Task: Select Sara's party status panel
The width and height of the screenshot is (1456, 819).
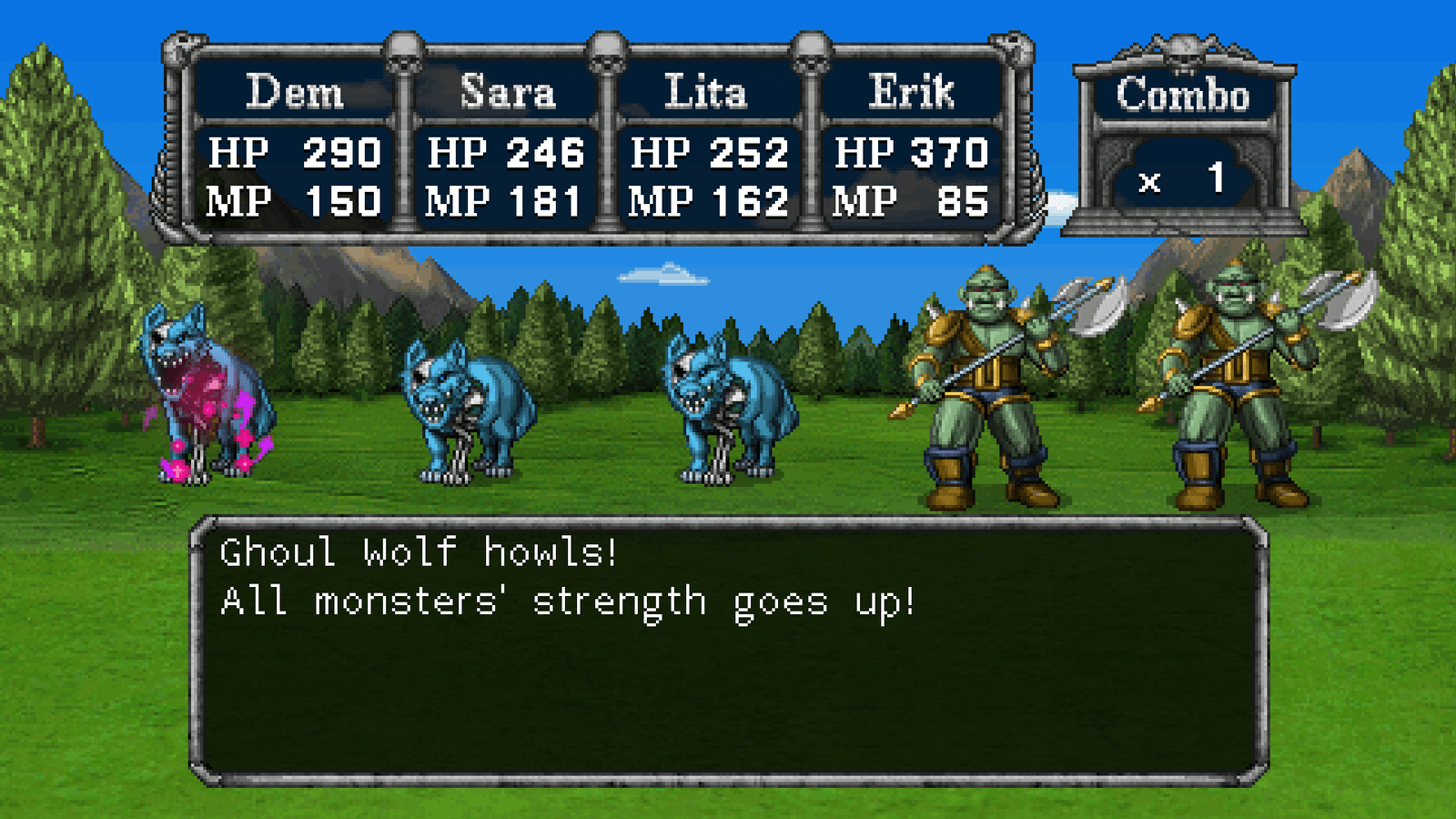Action: (x=505, y=146)
